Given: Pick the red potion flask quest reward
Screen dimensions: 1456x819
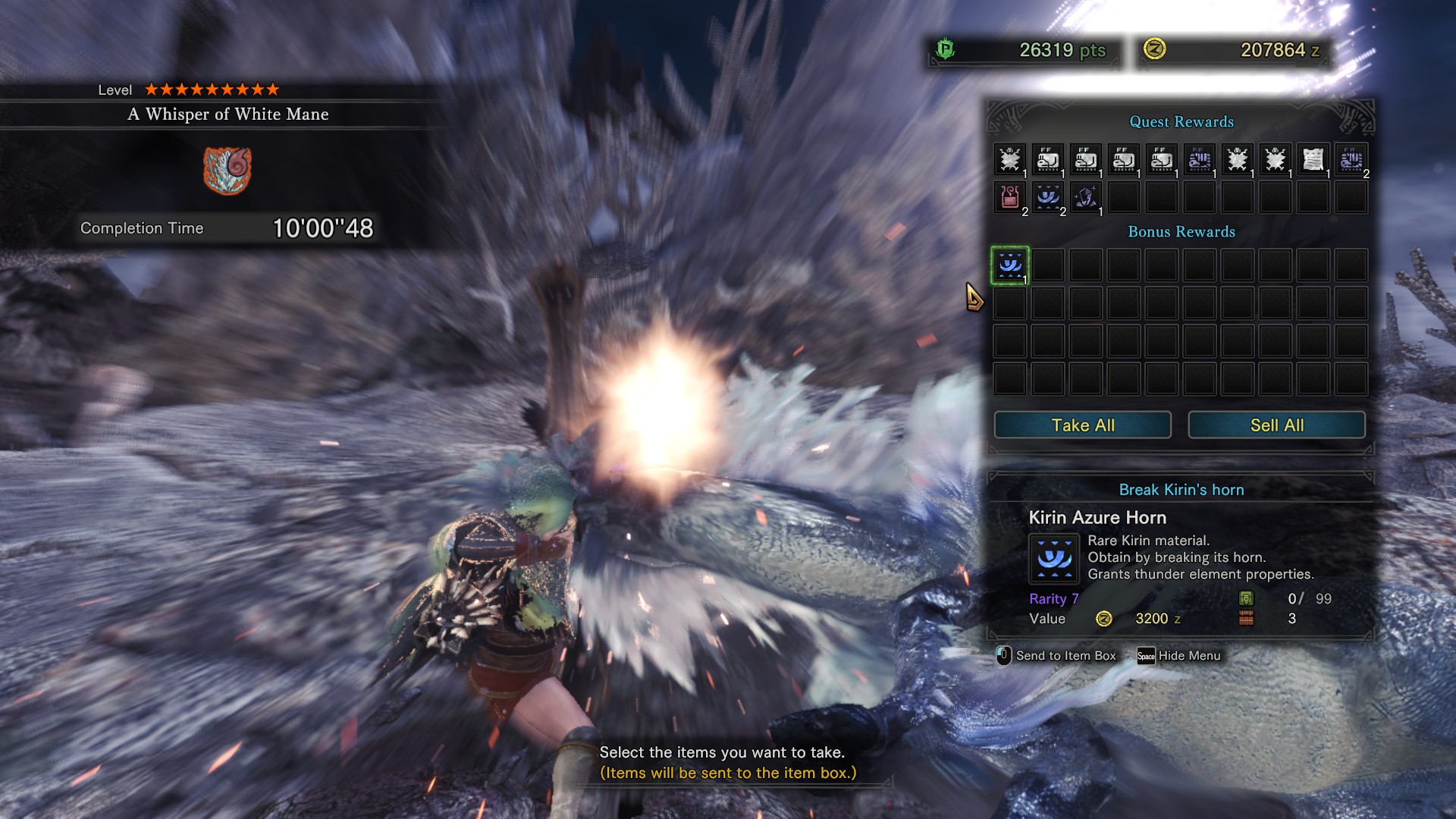Looking at the screenshot, I should 1009,197.
